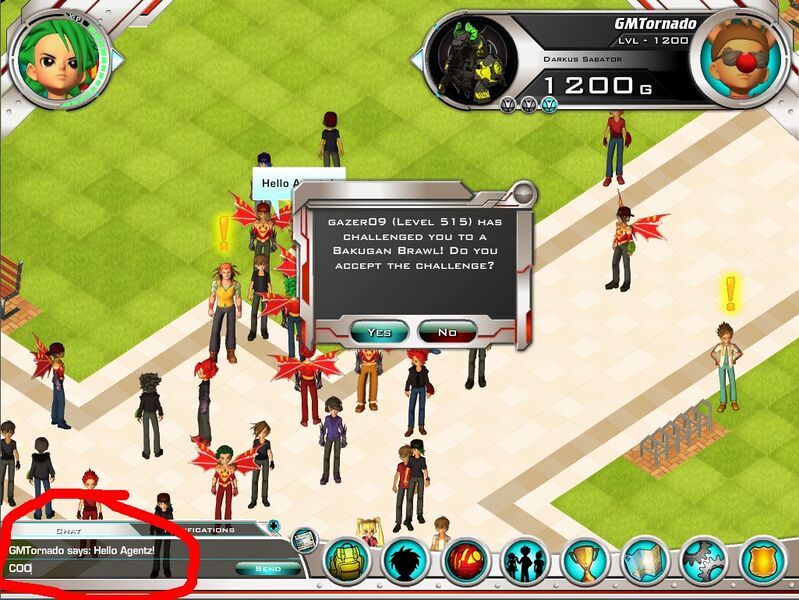This screenshot has height=600, width=799.
Task: Open the folded map icon
Action: (x=645, y=561)
